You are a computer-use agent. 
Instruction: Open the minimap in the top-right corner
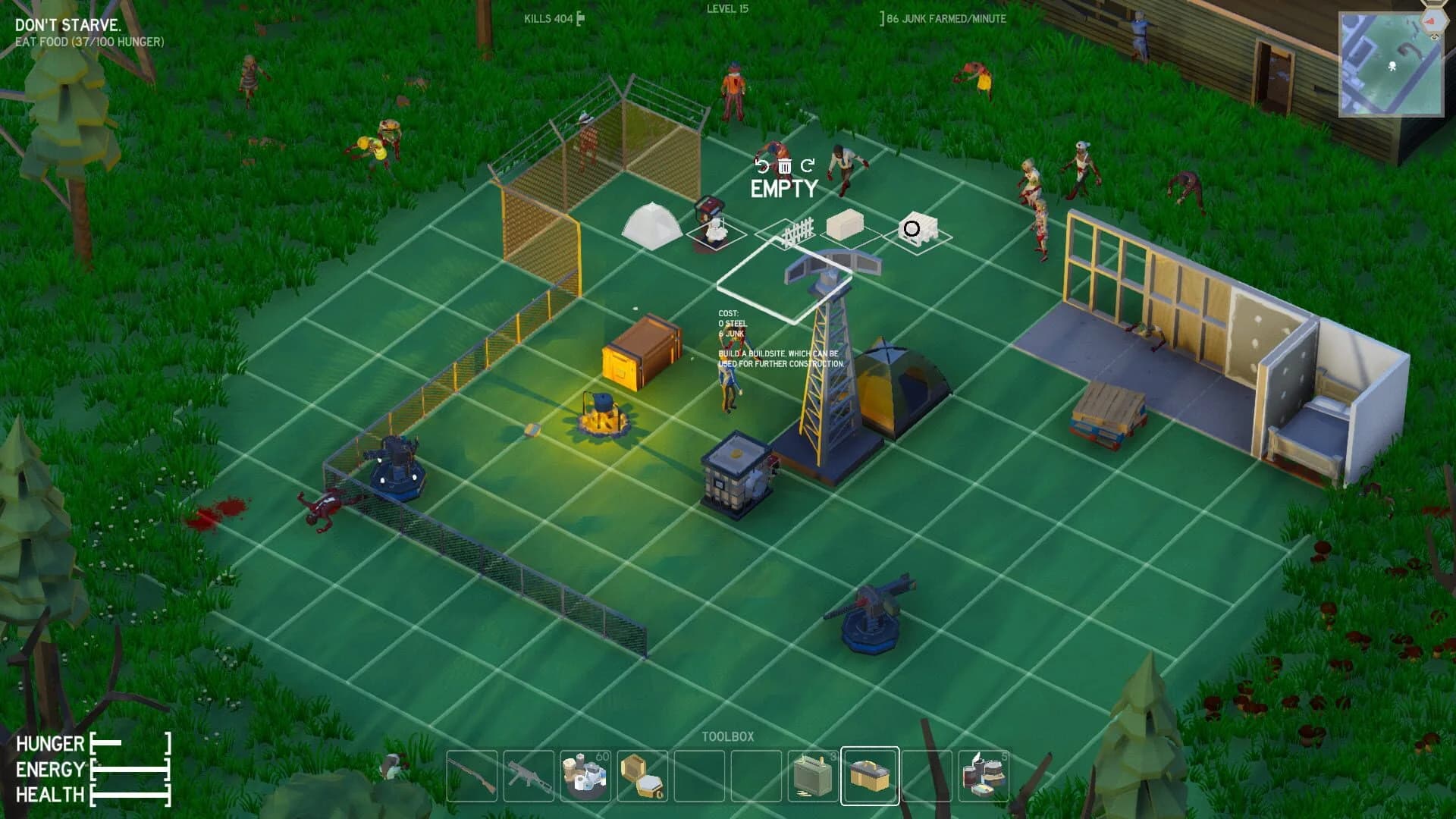click(x=1391, y=61)
